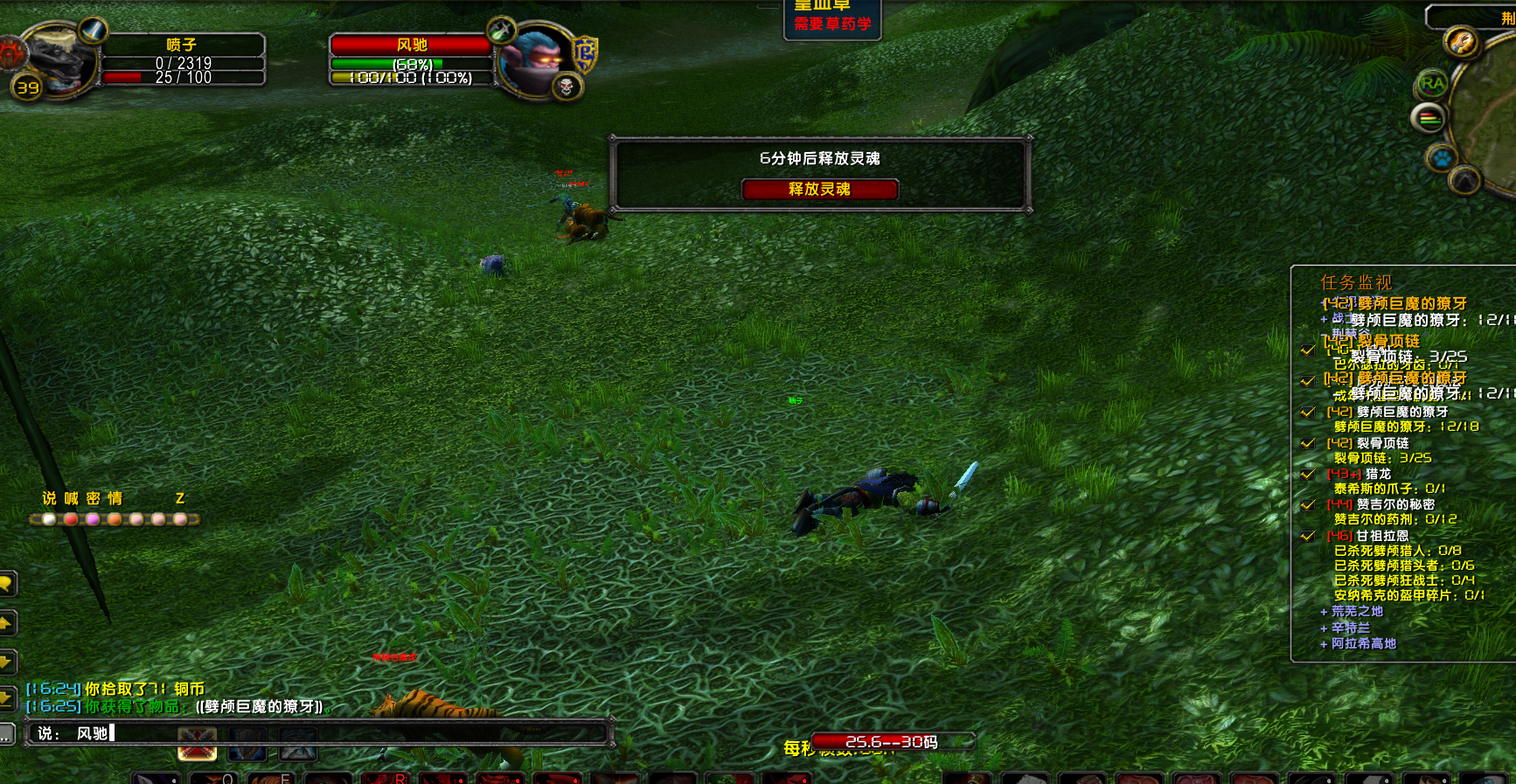Image resolution: width=1516 pixels, height=784 pixels.
Task: Toggle the checkmark beside quest 赞吉尔的秘密
Action: 1308,504
